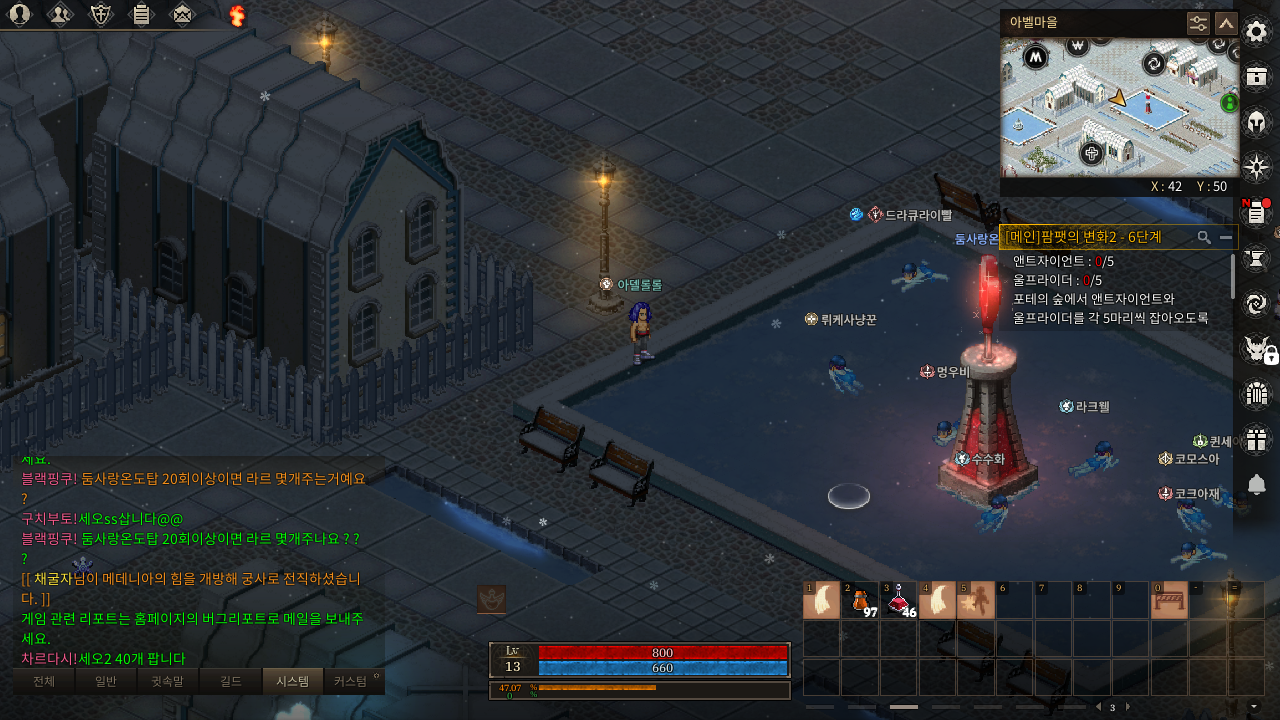The width and height of the screenshot is (1280, 720).
Task: Switch to the 길드 chat tab
Action: pyautogui.click(x=231, y=682)
